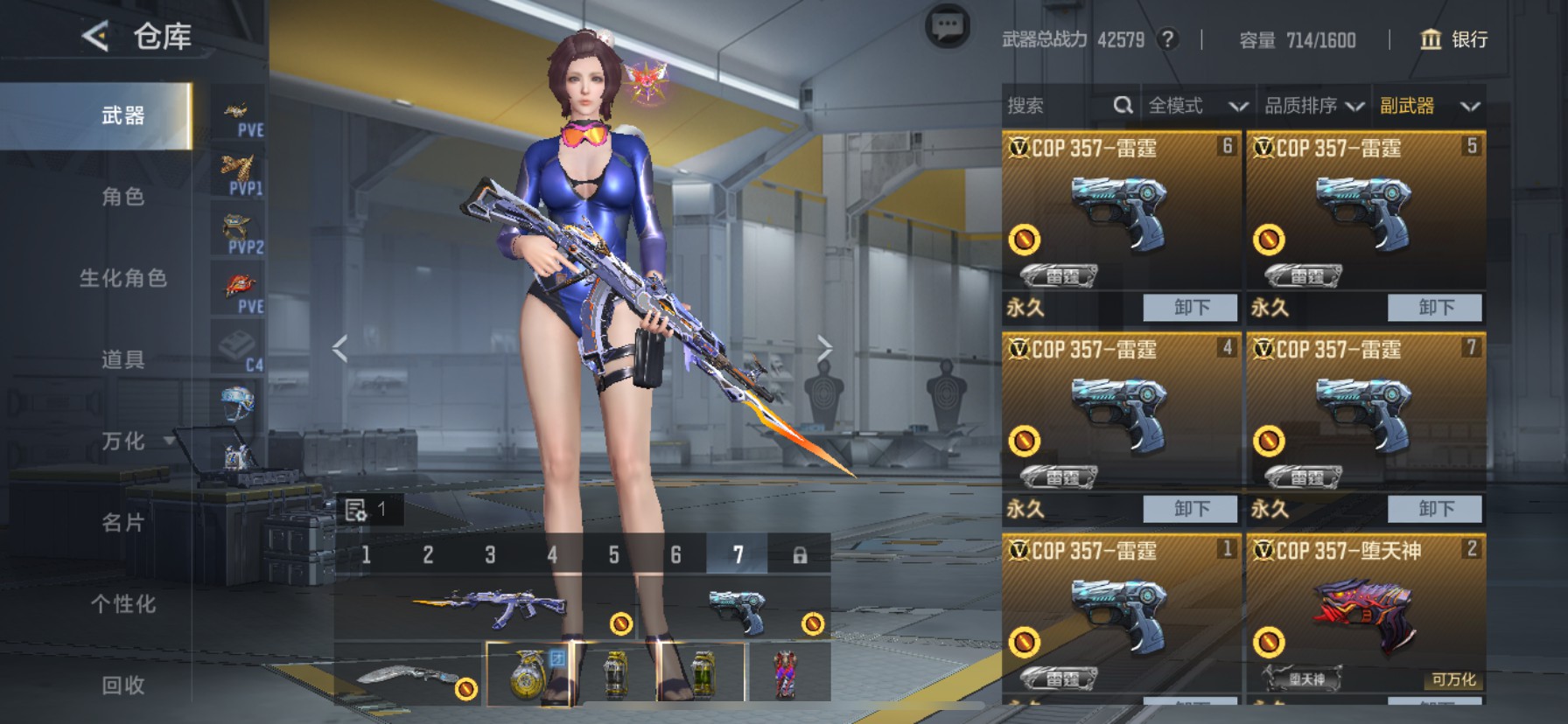Screen dimensions: 1568x724
Task: Click the weapon power question mark help
Action: pos(1167,39)
